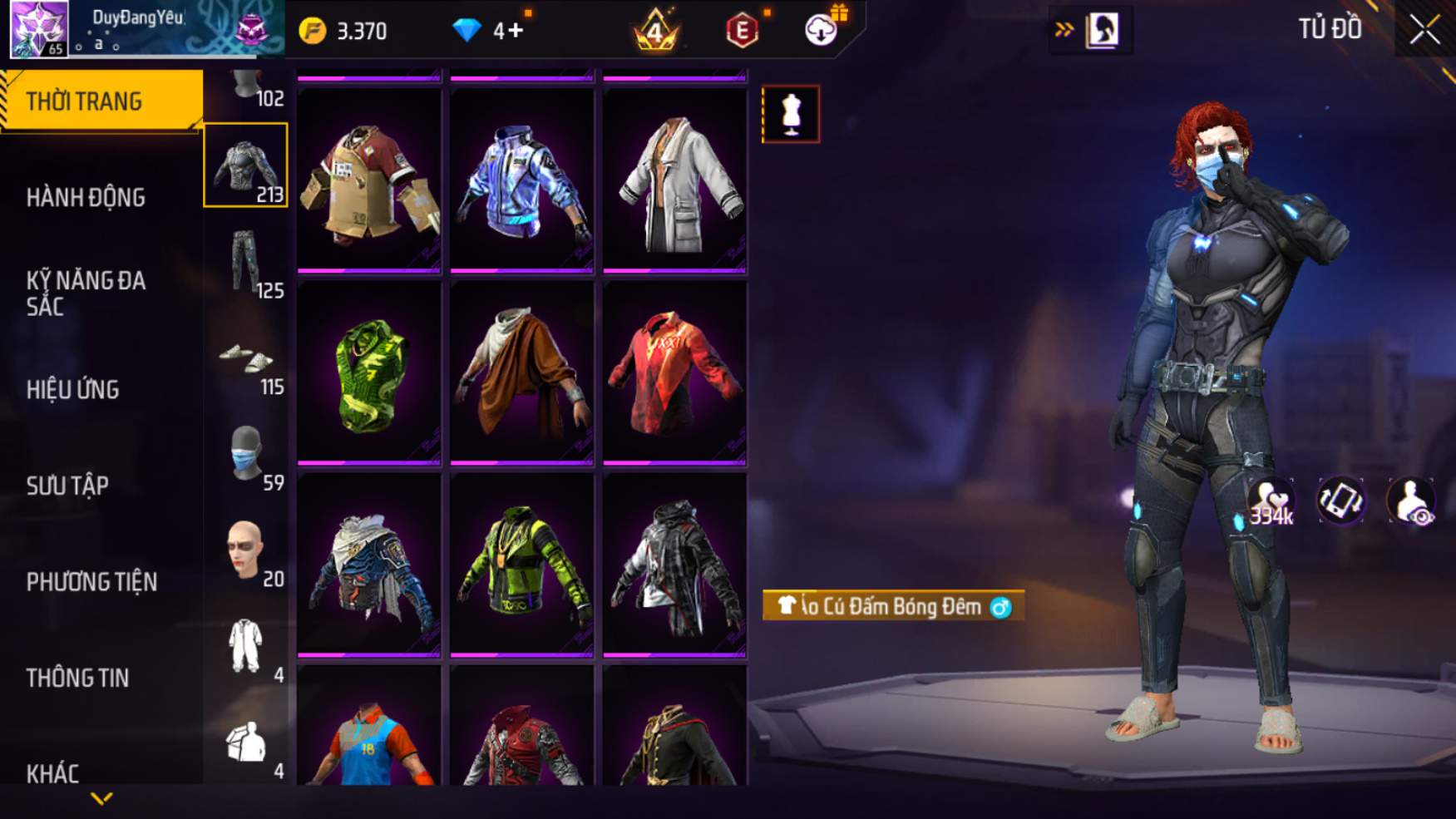This screenshot has height=819, width=1456.
Task: Select the Thời Trang tab
Action: (x=101, y=101)
